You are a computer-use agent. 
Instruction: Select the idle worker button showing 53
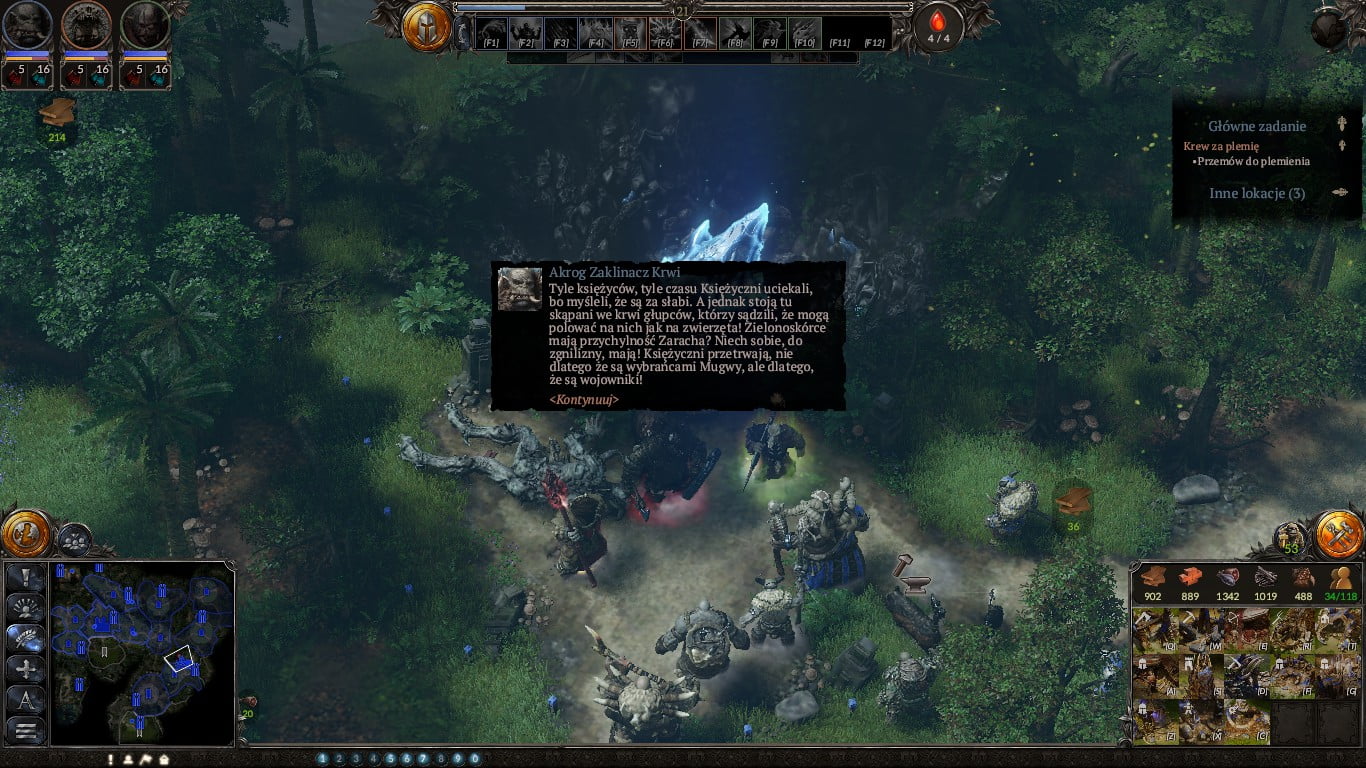1291,540
